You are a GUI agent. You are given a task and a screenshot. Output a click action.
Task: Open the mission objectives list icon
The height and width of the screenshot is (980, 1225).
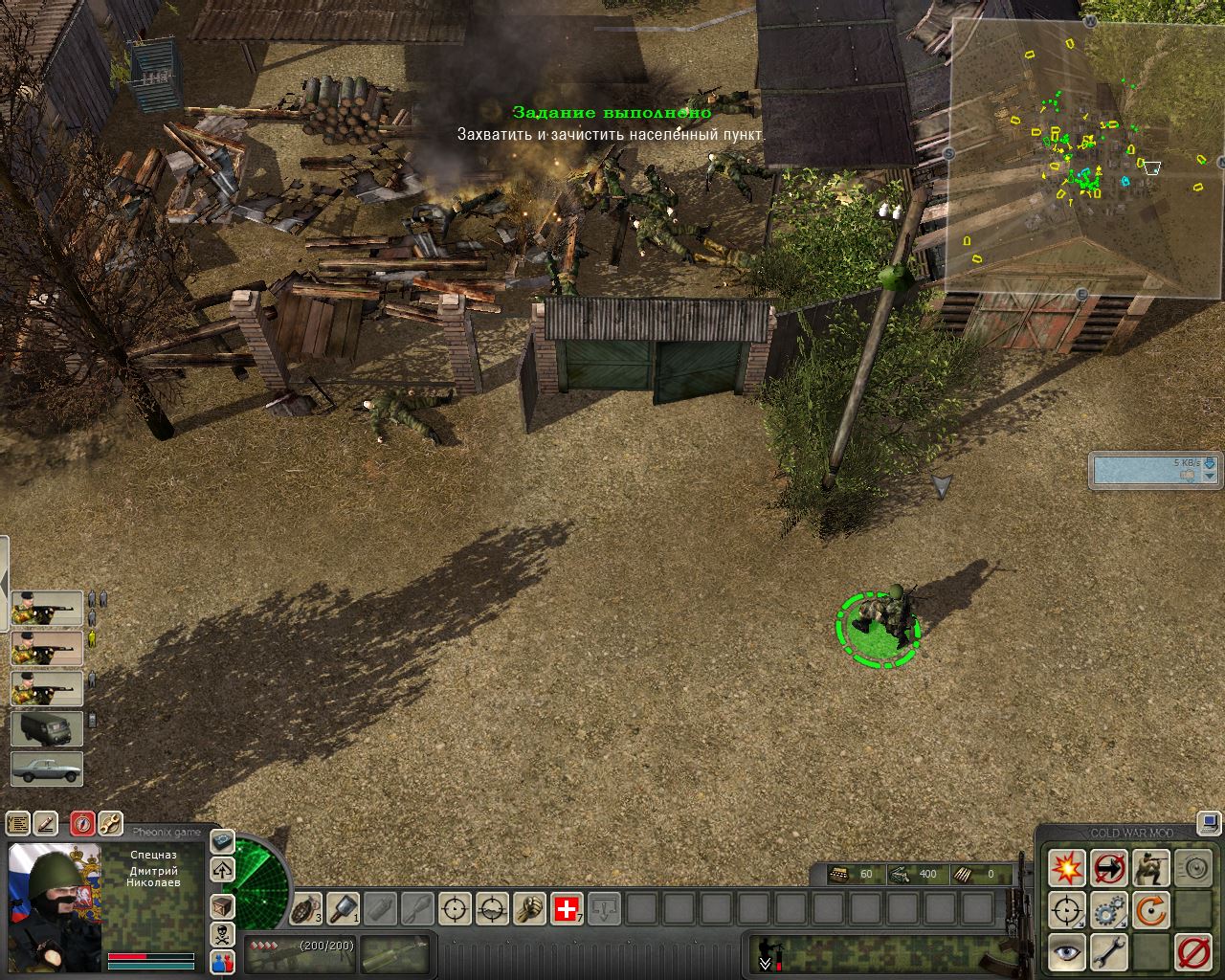coord(18,823)
